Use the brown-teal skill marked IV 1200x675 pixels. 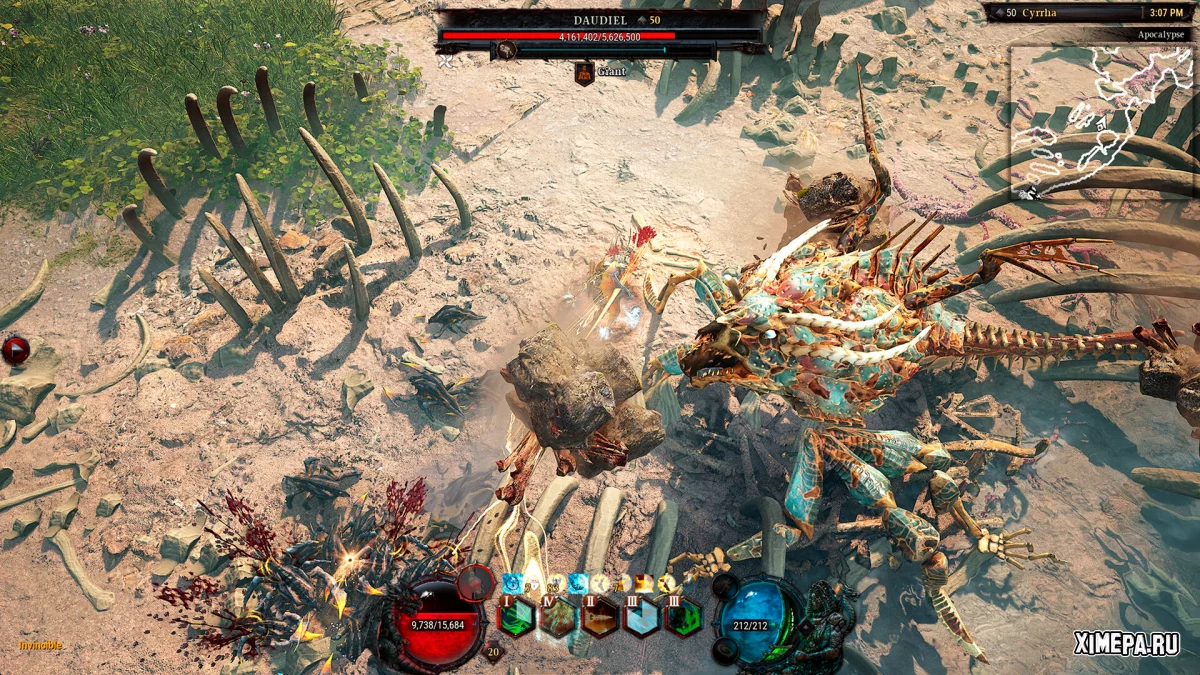click(558, 617)
